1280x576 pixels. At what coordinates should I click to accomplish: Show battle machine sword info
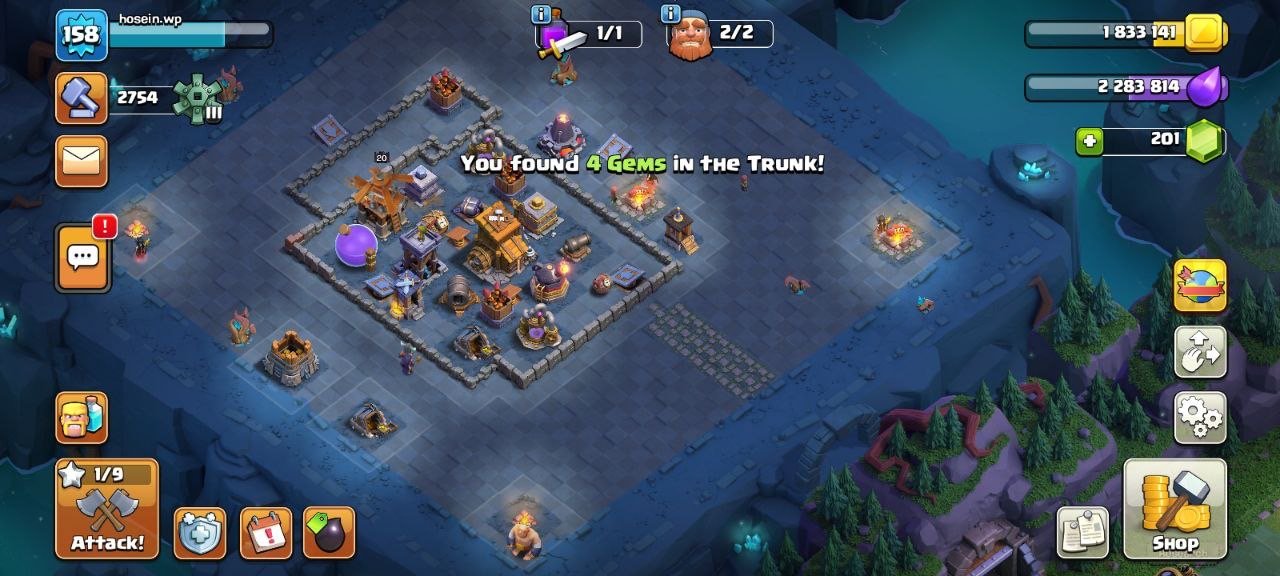click(x=541, y=14)
